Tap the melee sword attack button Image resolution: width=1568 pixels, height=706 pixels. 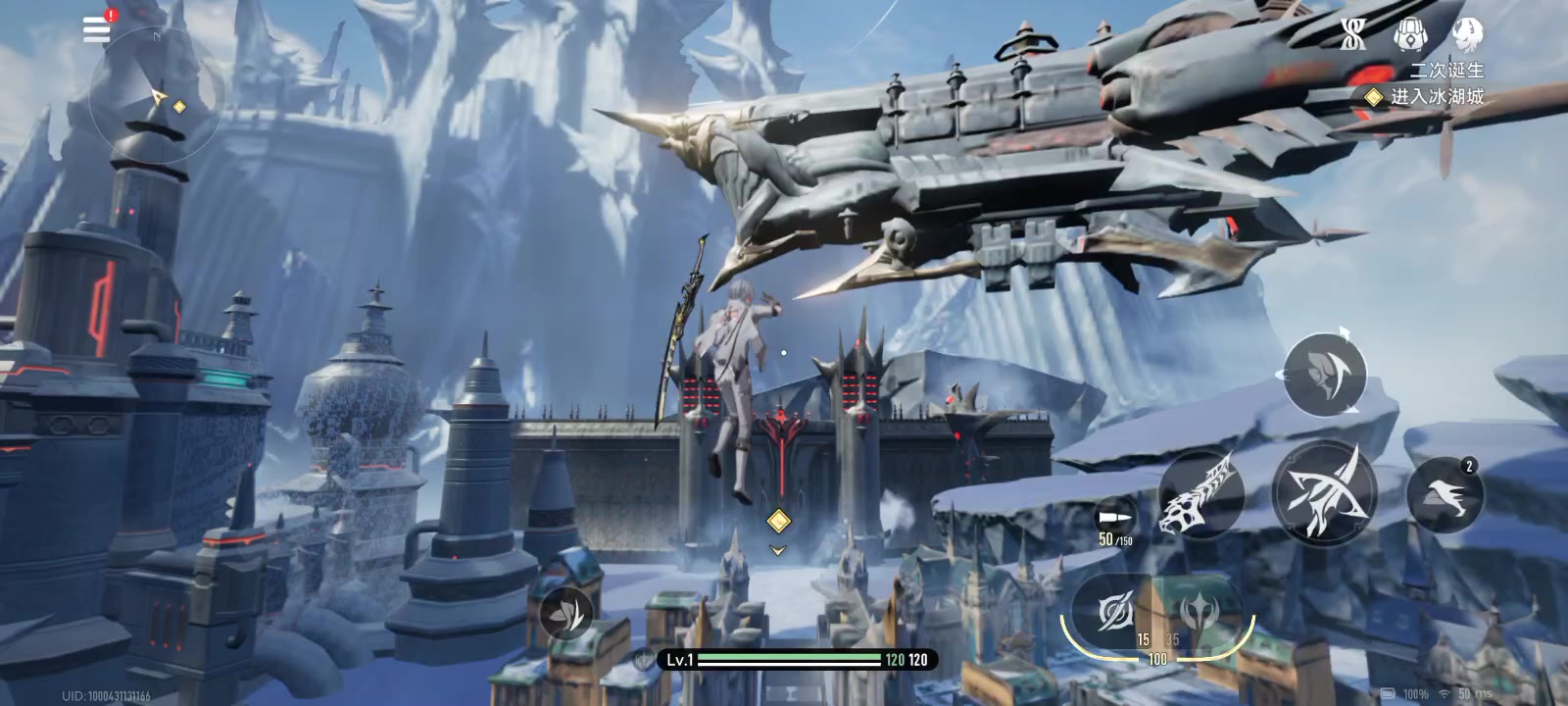pos(1323,492)
